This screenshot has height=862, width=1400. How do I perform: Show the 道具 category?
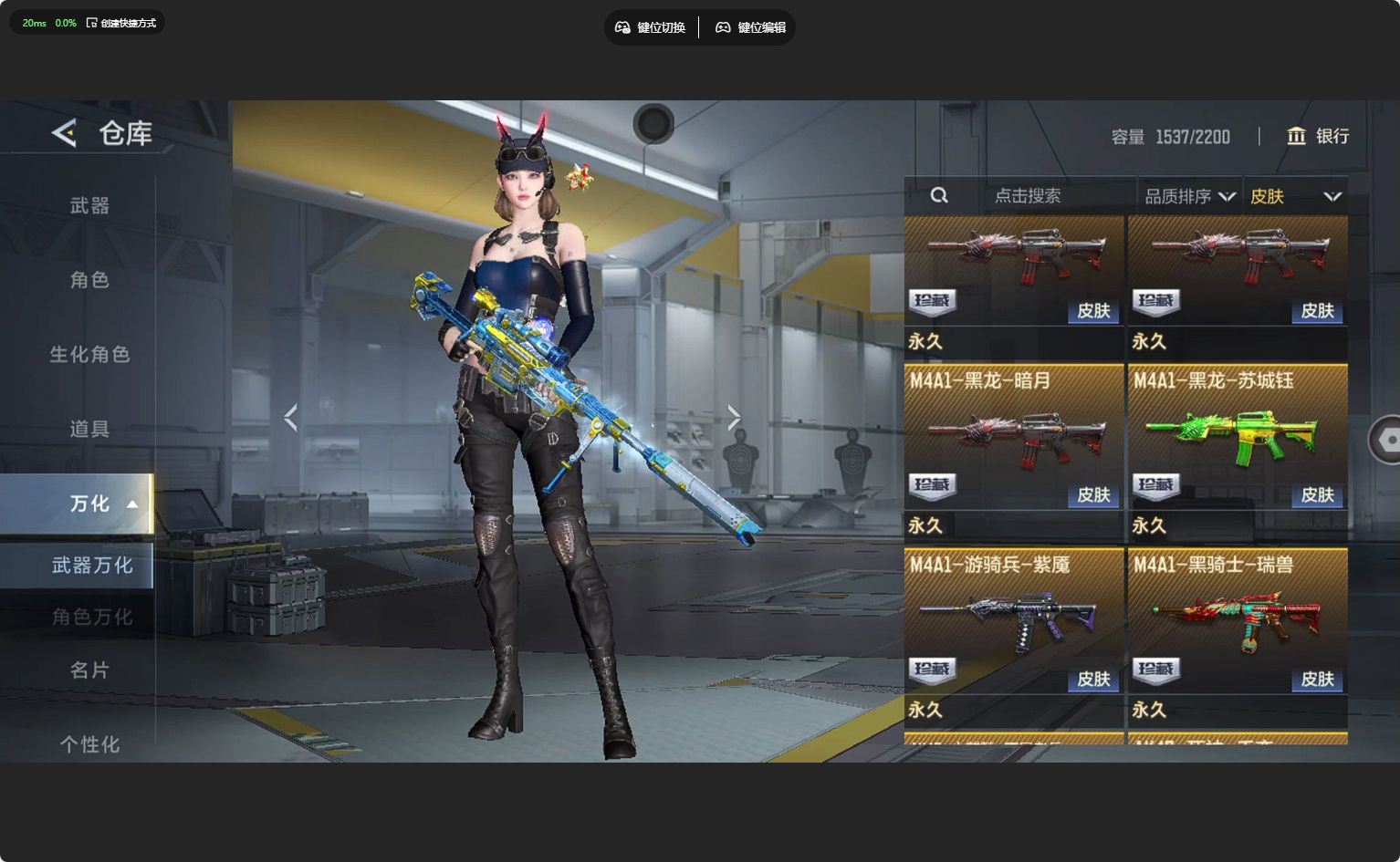(x=89, y=429)
